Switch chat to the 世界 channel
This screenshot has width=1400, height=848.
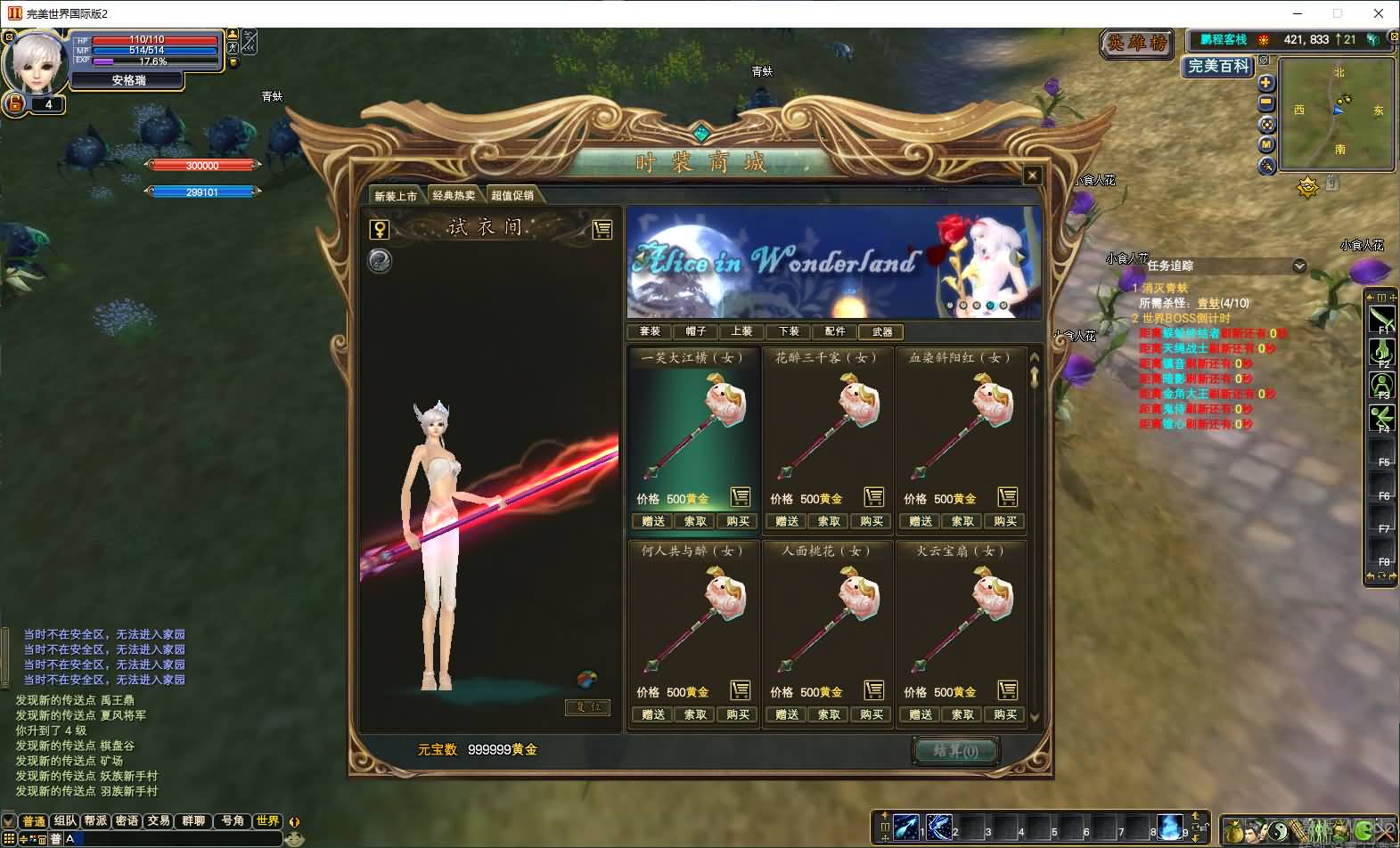coord(267,820)
